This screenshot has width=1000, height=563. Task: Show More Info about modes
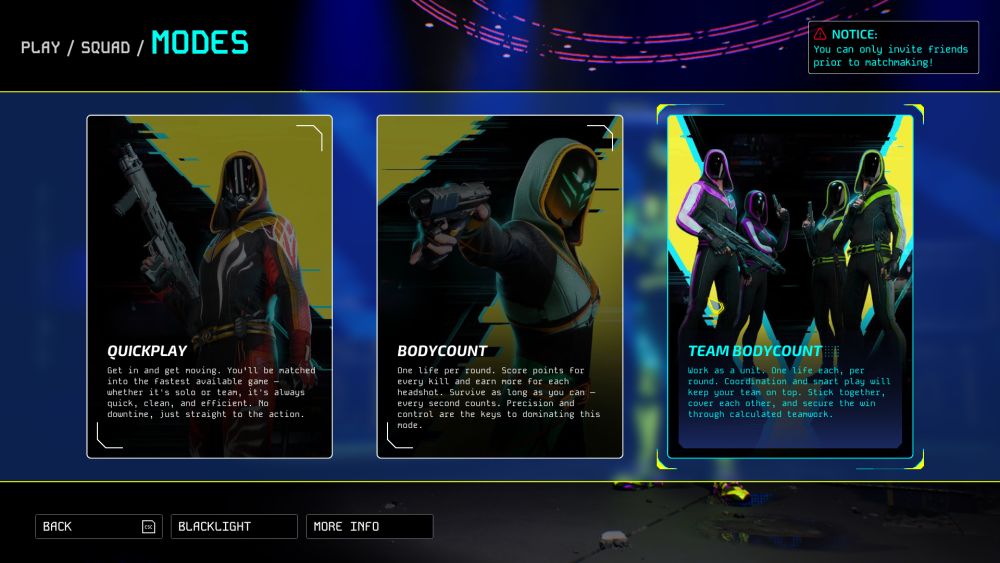[370, 527]
